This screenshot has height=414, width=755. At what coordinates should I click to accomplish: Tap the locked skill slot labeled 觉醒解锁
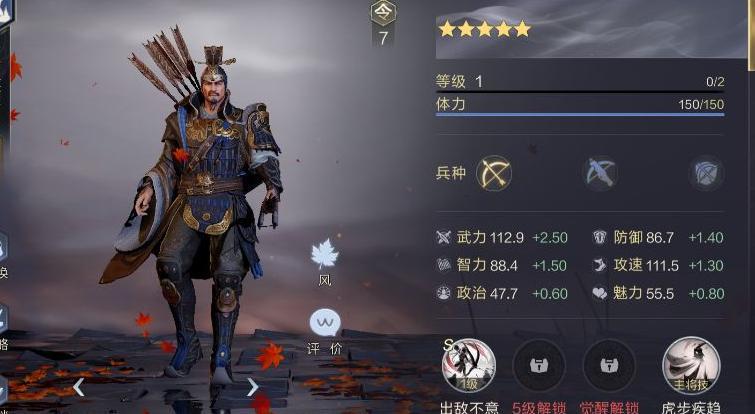(x=608, y=365)
